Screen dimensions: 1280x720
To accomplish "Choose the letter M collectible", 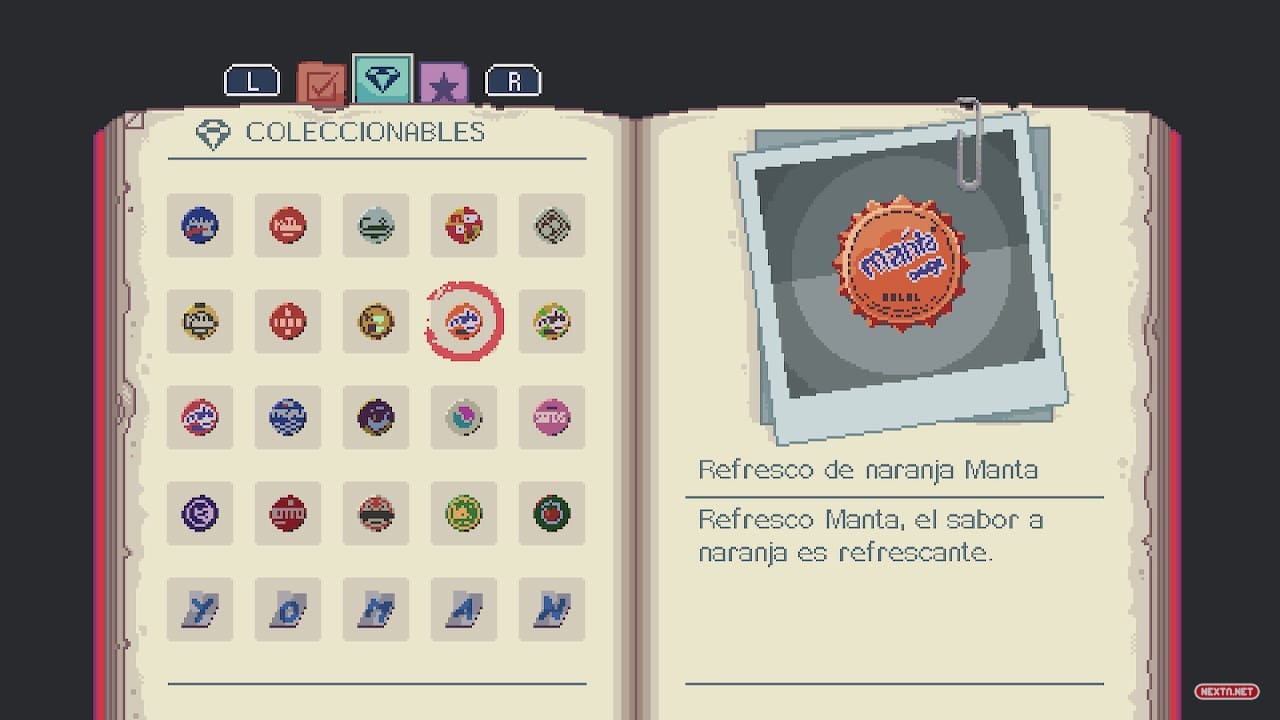I will pos(376,609).
